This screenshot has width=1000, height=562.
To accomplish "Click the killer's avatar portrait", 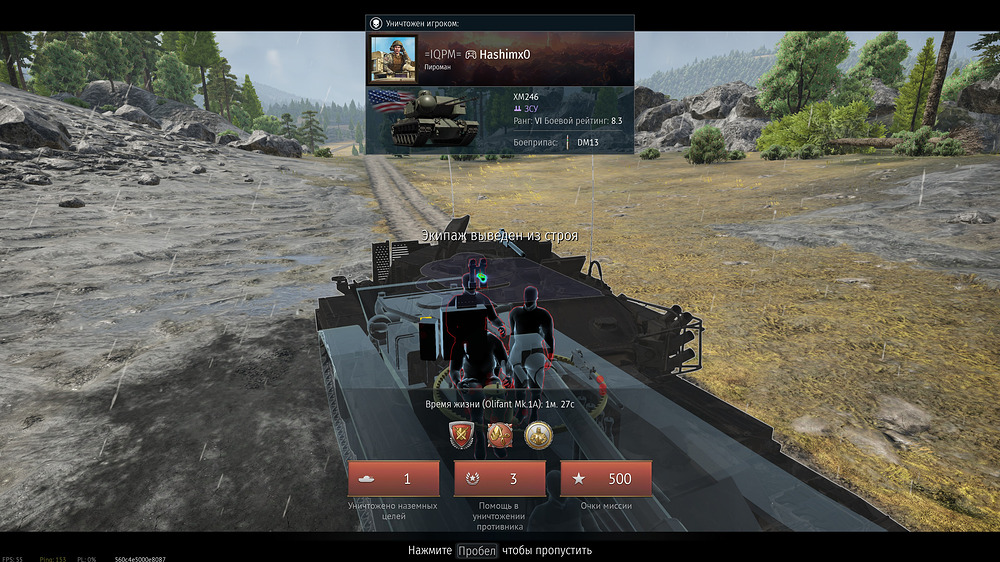I will tap(393, 59).
